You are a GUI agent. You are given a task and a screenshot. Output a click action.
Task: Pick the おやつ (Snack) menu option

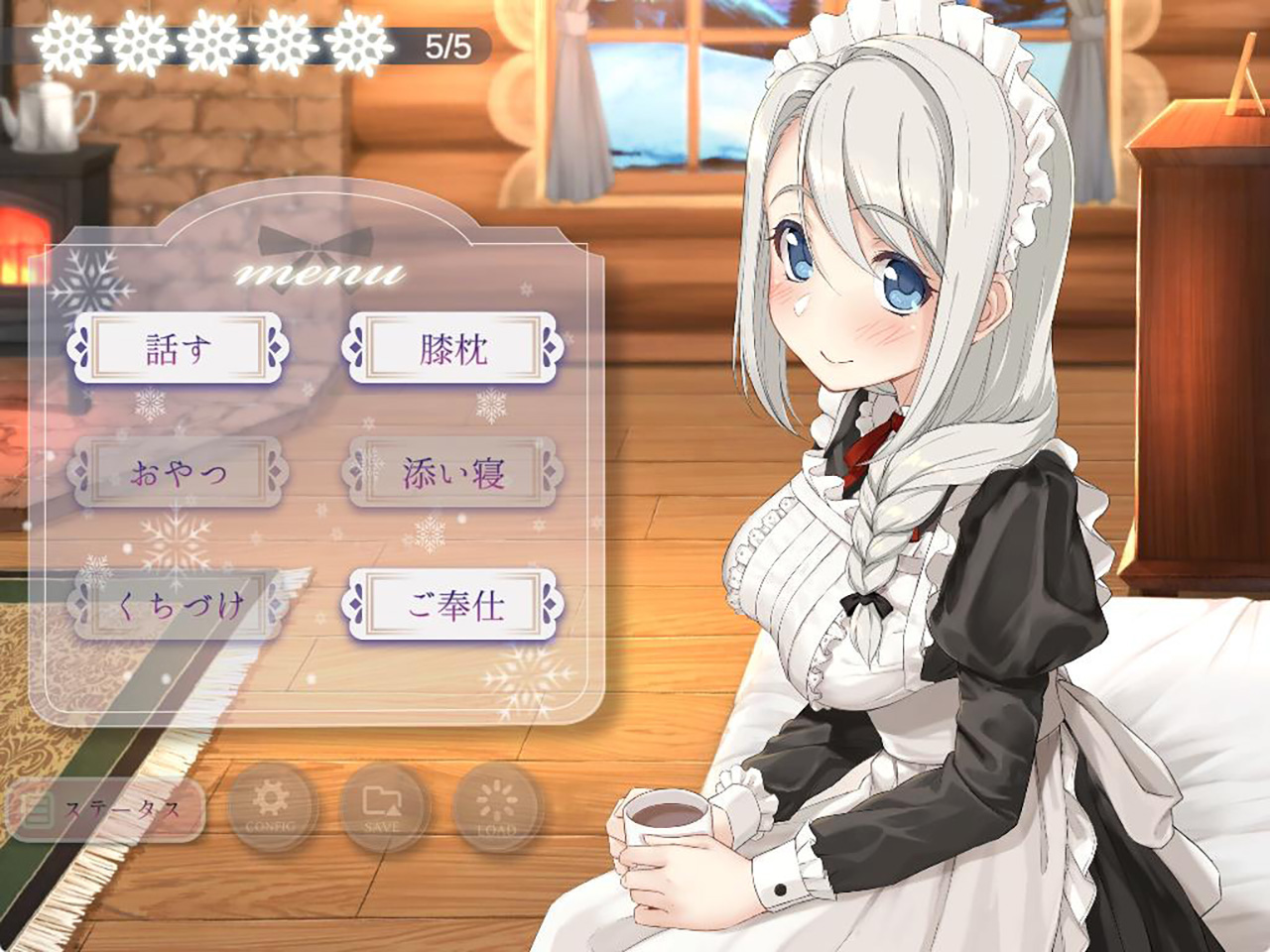point(179,473)
